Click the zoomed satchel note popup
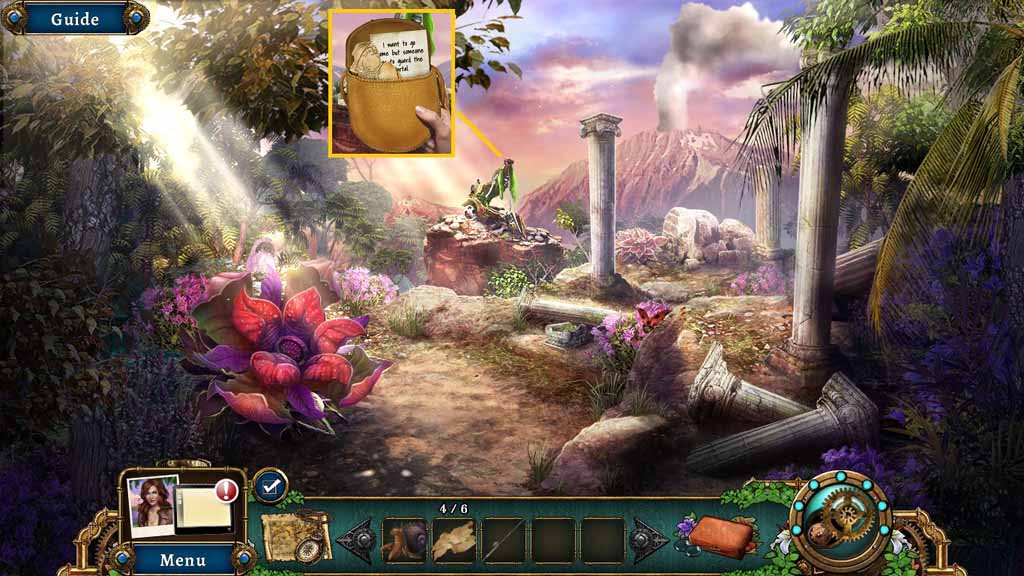 (392, 82)
